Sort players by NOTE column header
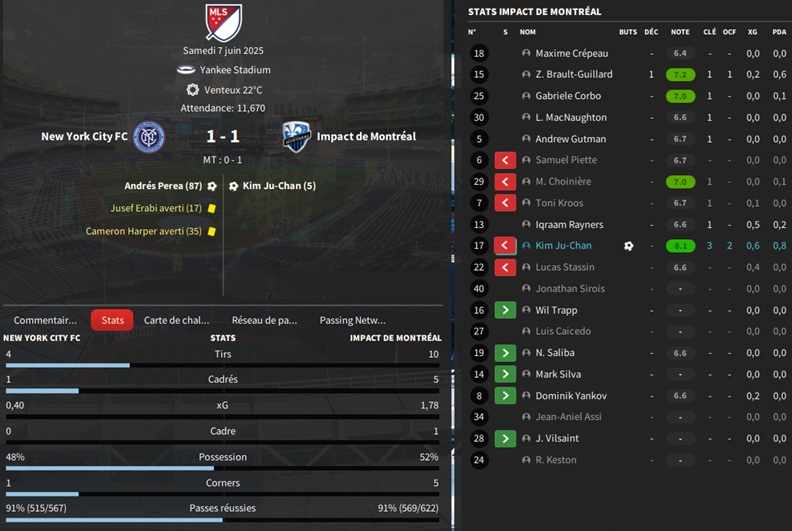The height and width of the screenshot is (531, 792). tap(680, 32)
